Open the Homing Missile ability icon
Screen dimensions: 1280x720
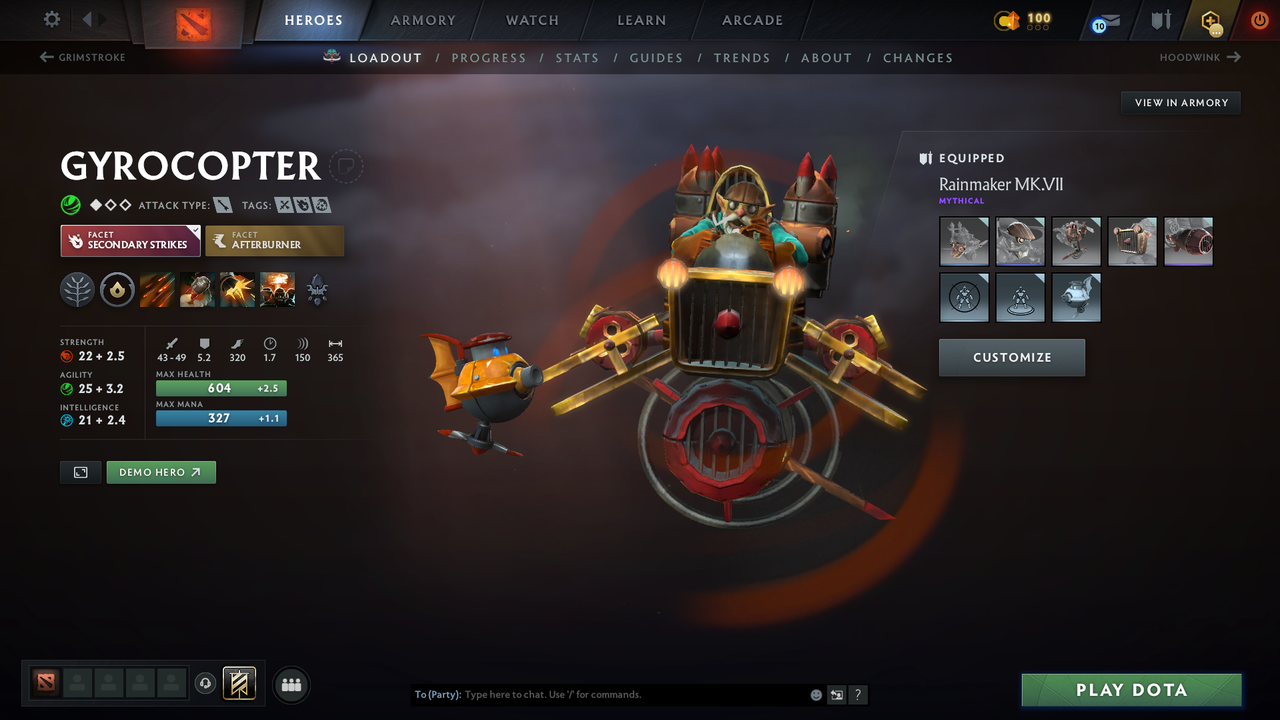196,290
